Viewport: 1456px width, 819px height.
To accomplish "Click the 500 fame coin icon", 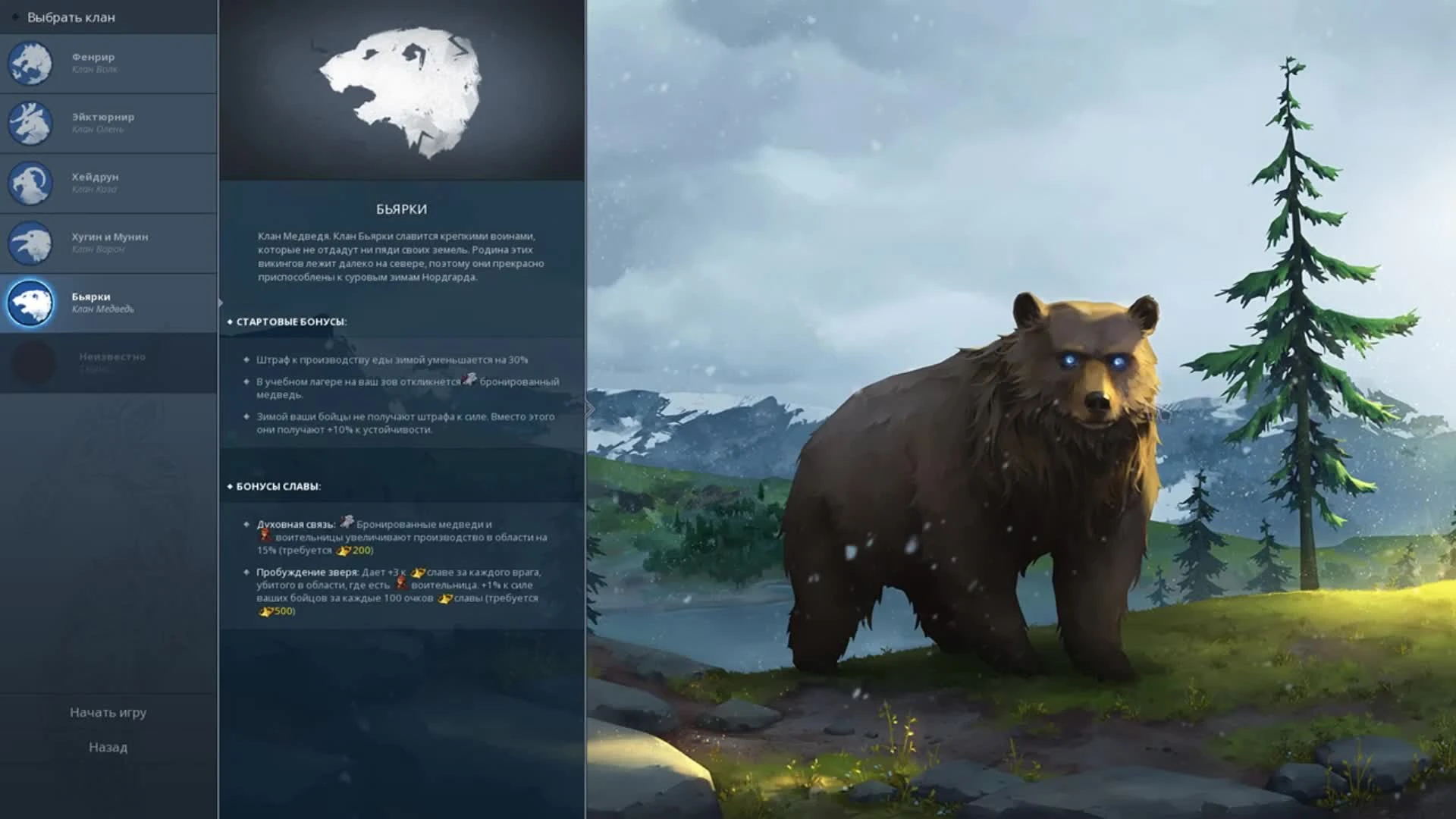I will point(267,611).
